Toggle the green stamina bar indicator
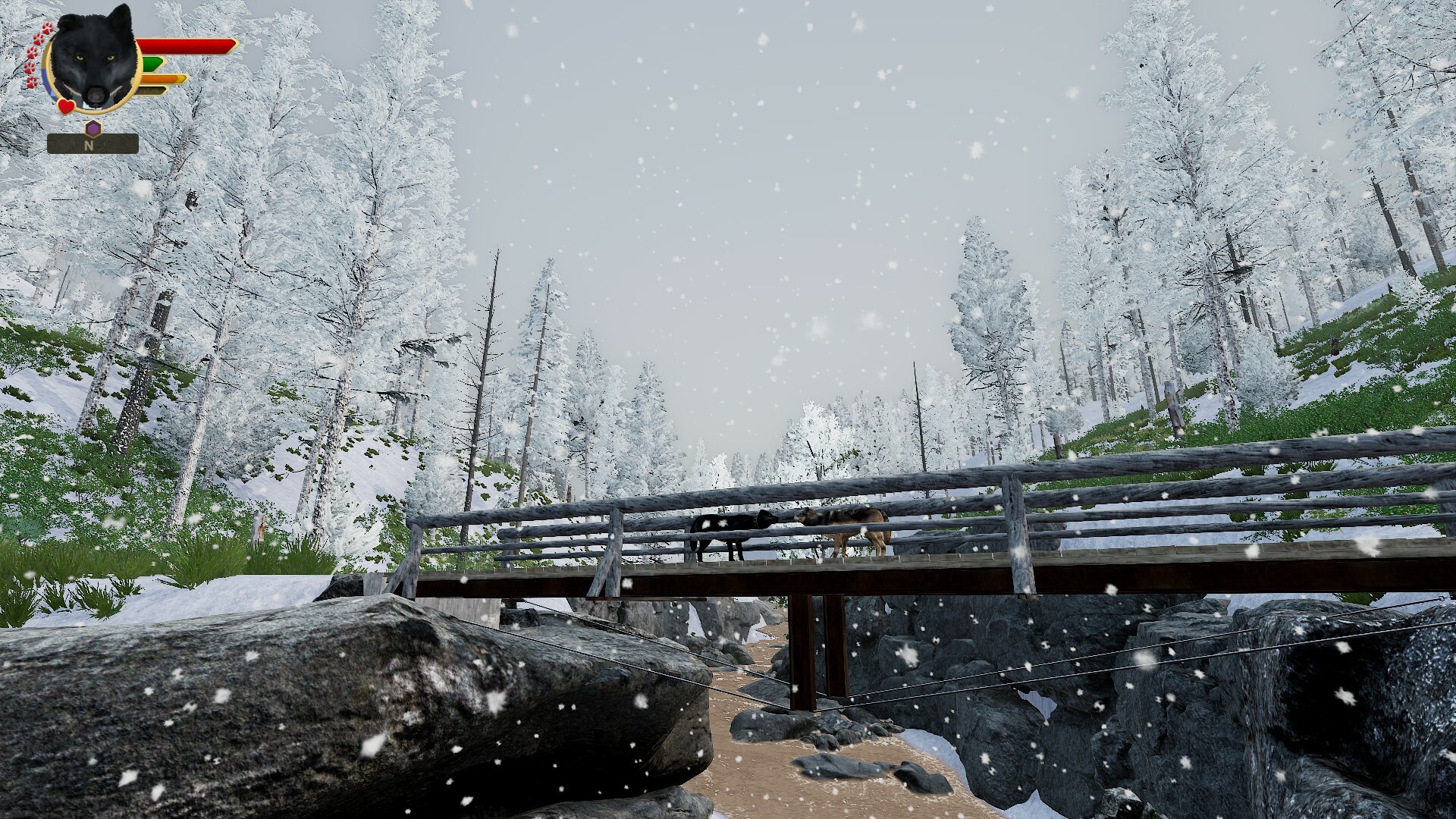 point(152,64)
